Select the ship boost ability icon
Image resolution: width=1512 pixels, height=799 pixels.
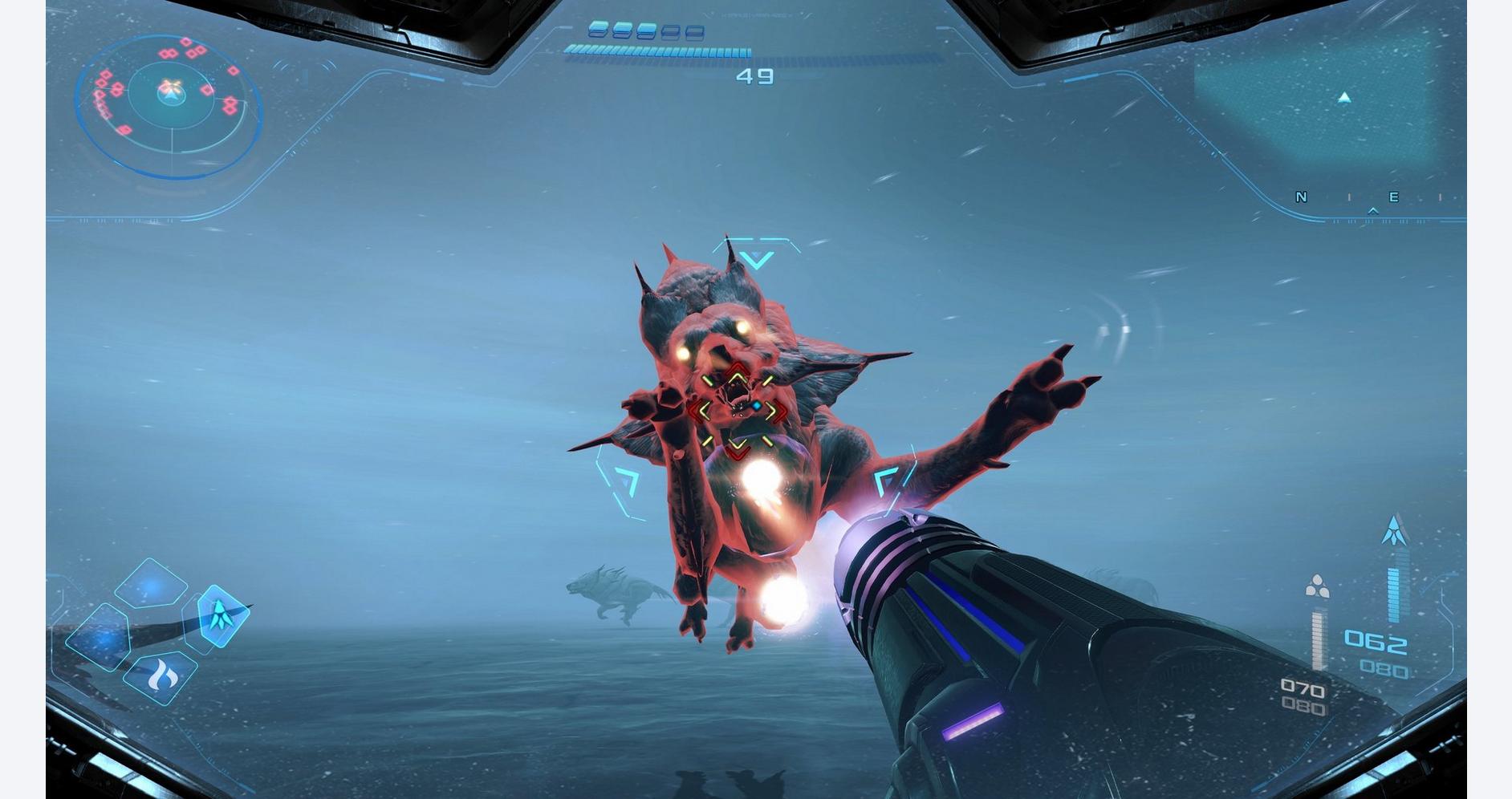coord(220,617)
